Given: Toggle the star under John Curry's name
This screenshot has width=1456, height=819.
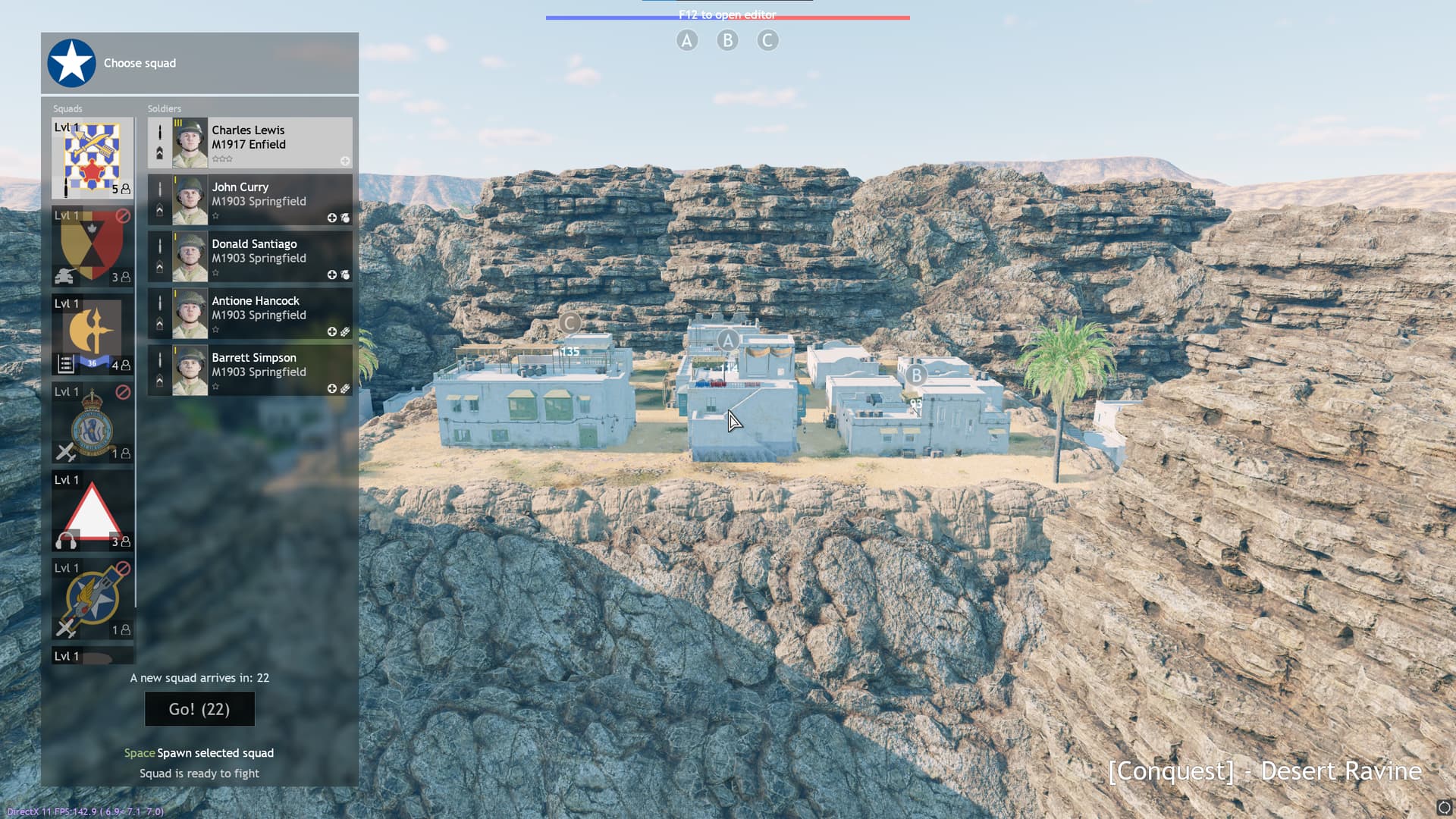Looking at the screenshot, I should pyautogui.click(x=216, y=214).
